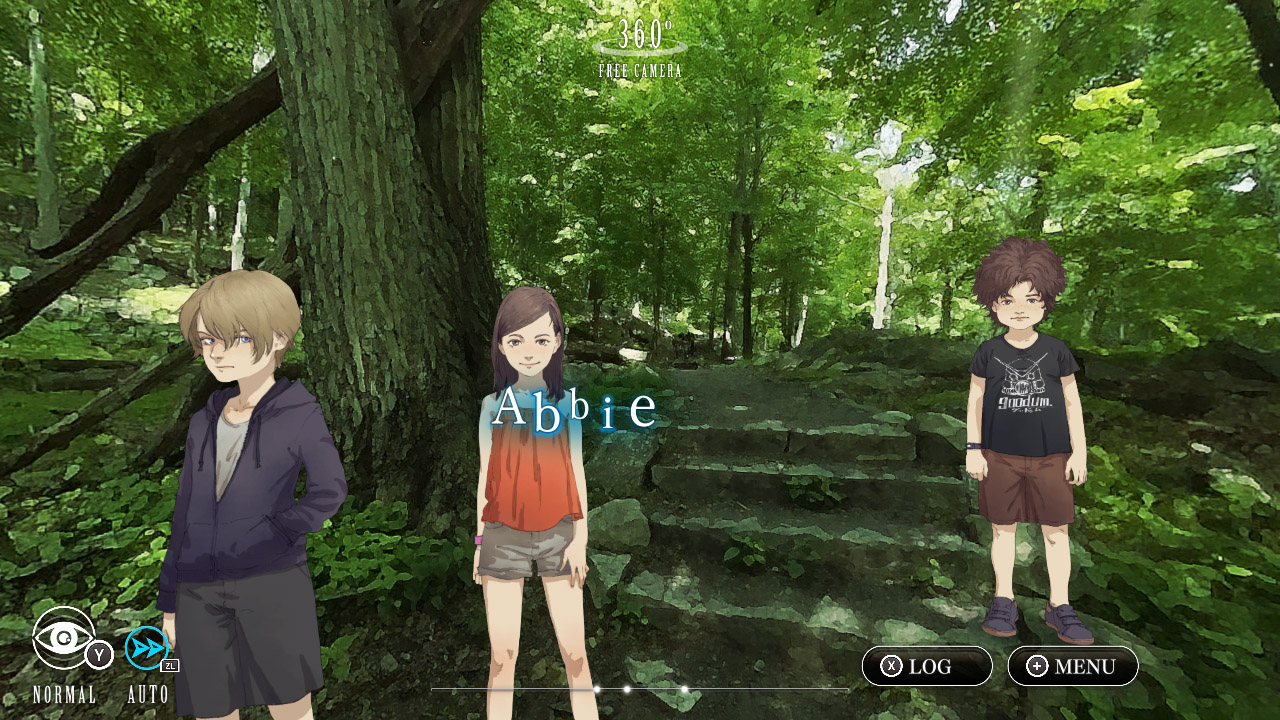The width and height of the screenshot is (1280, 720).
Task: Click the blue double-arrow AUTO icon
Action: [x=146, y=645]
